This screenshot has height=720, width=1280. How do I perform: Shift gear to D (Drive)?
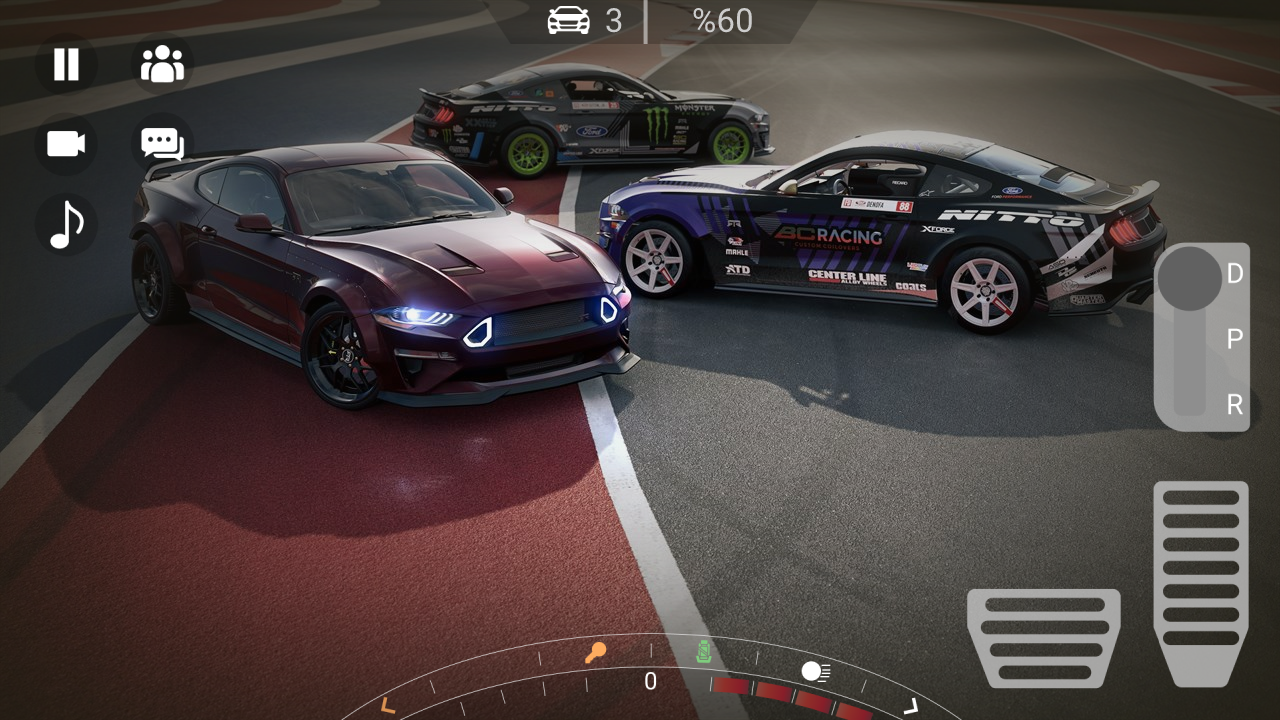(x=1234, y=274)
